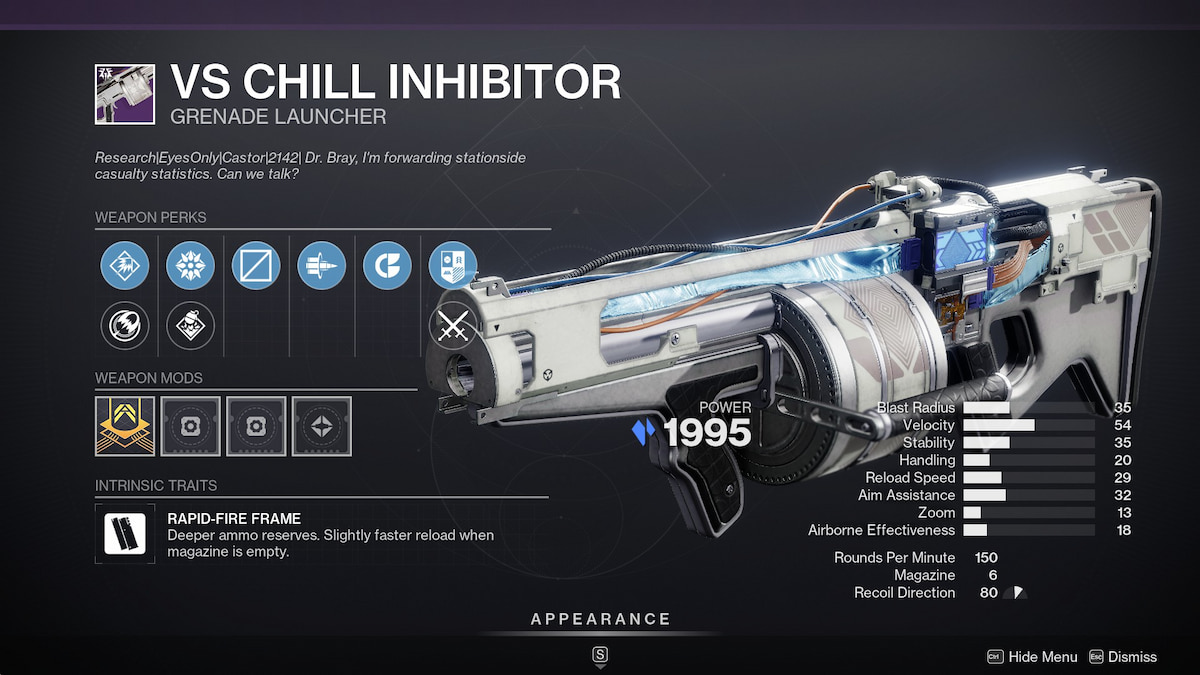Open the Appearance section
1200x675 pixels.
[x=600, y=620]
